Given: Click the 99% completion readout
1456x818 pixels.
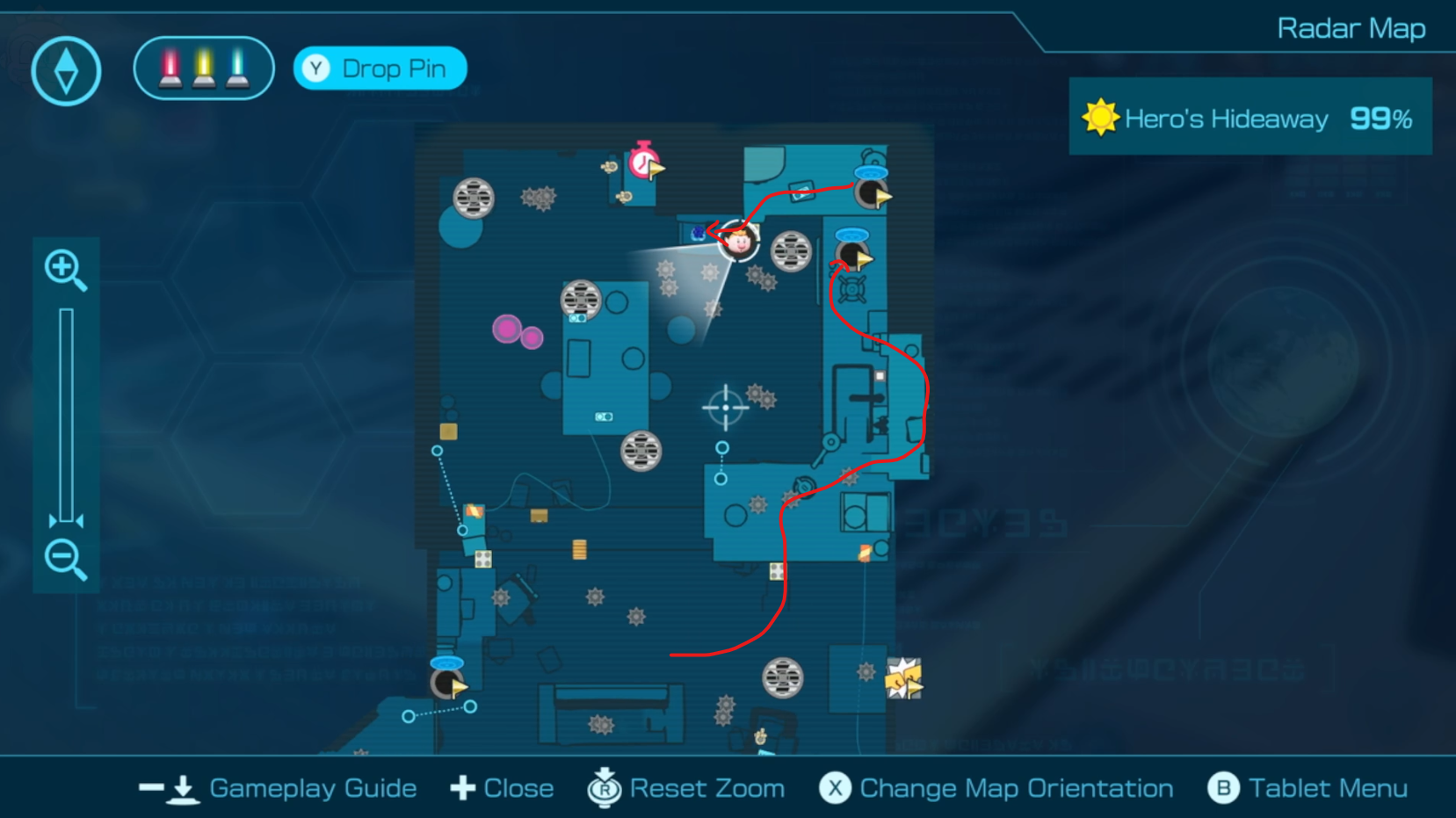Looking at the screenshot, I should point(1381,116).
